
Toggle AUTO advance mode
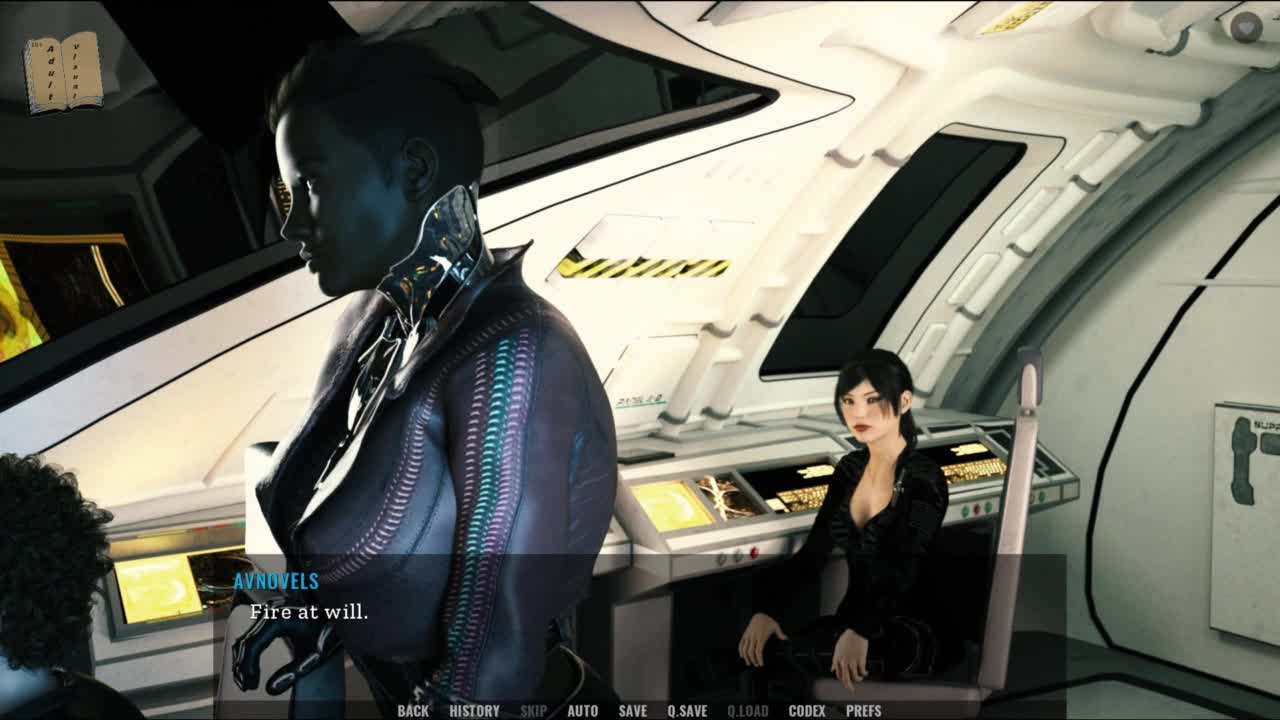coord(582,711)
